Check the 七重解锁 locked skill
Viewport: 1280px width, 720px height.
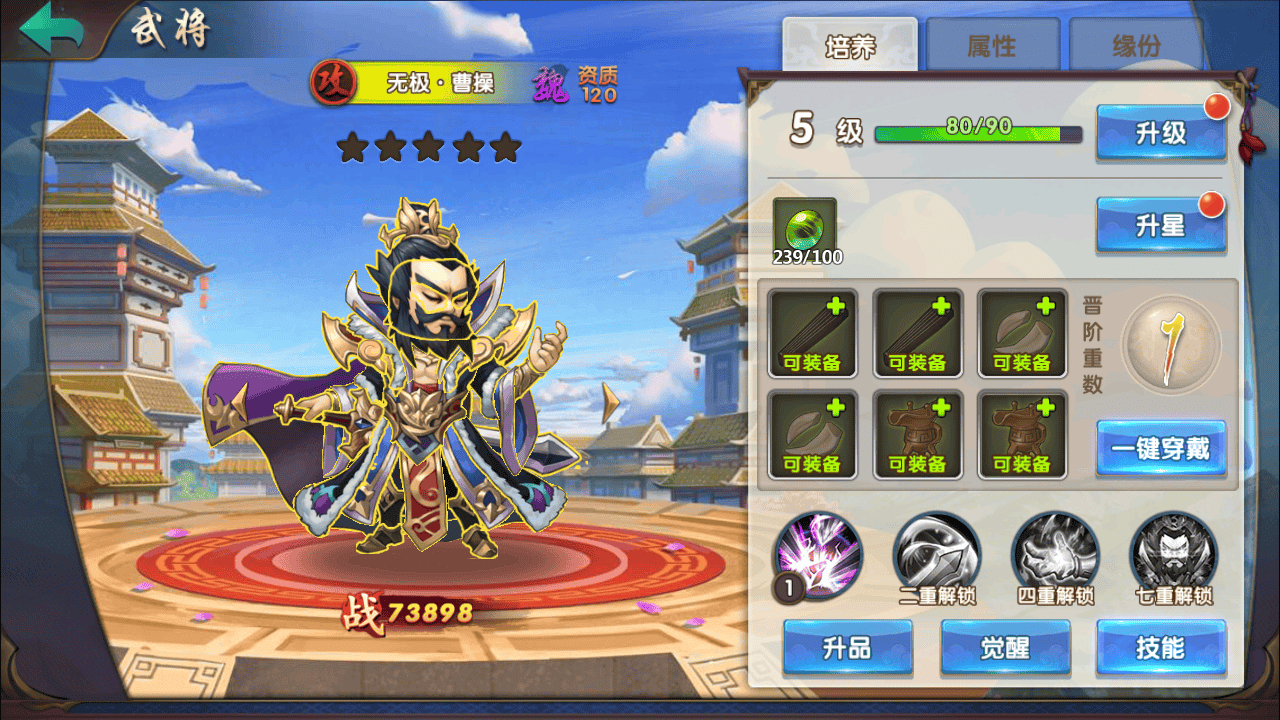coord(1173,555)
